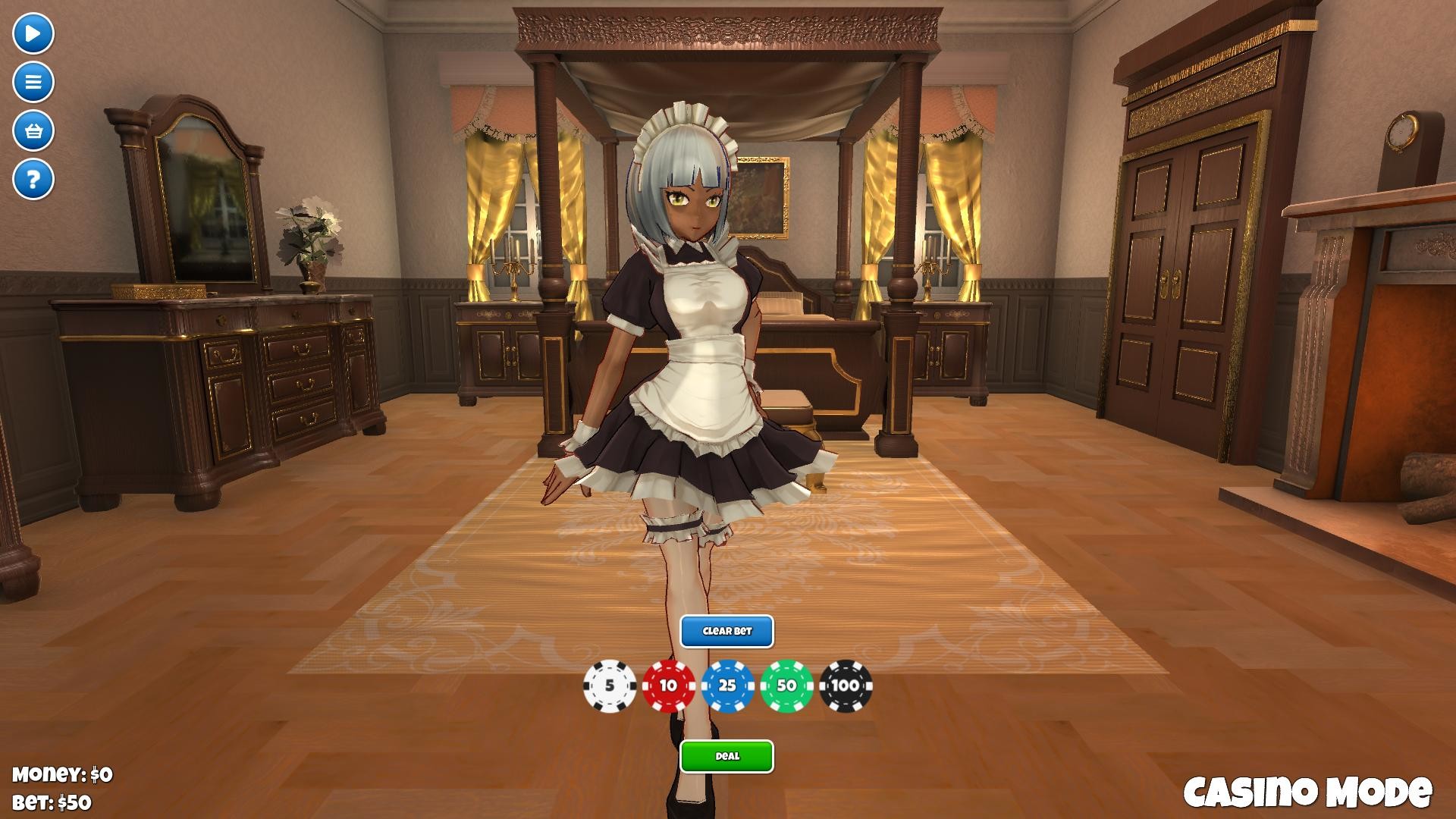Click the Play sidebar icon
The height and width of the screenshot is (819, 1456).
pos(32,33)
